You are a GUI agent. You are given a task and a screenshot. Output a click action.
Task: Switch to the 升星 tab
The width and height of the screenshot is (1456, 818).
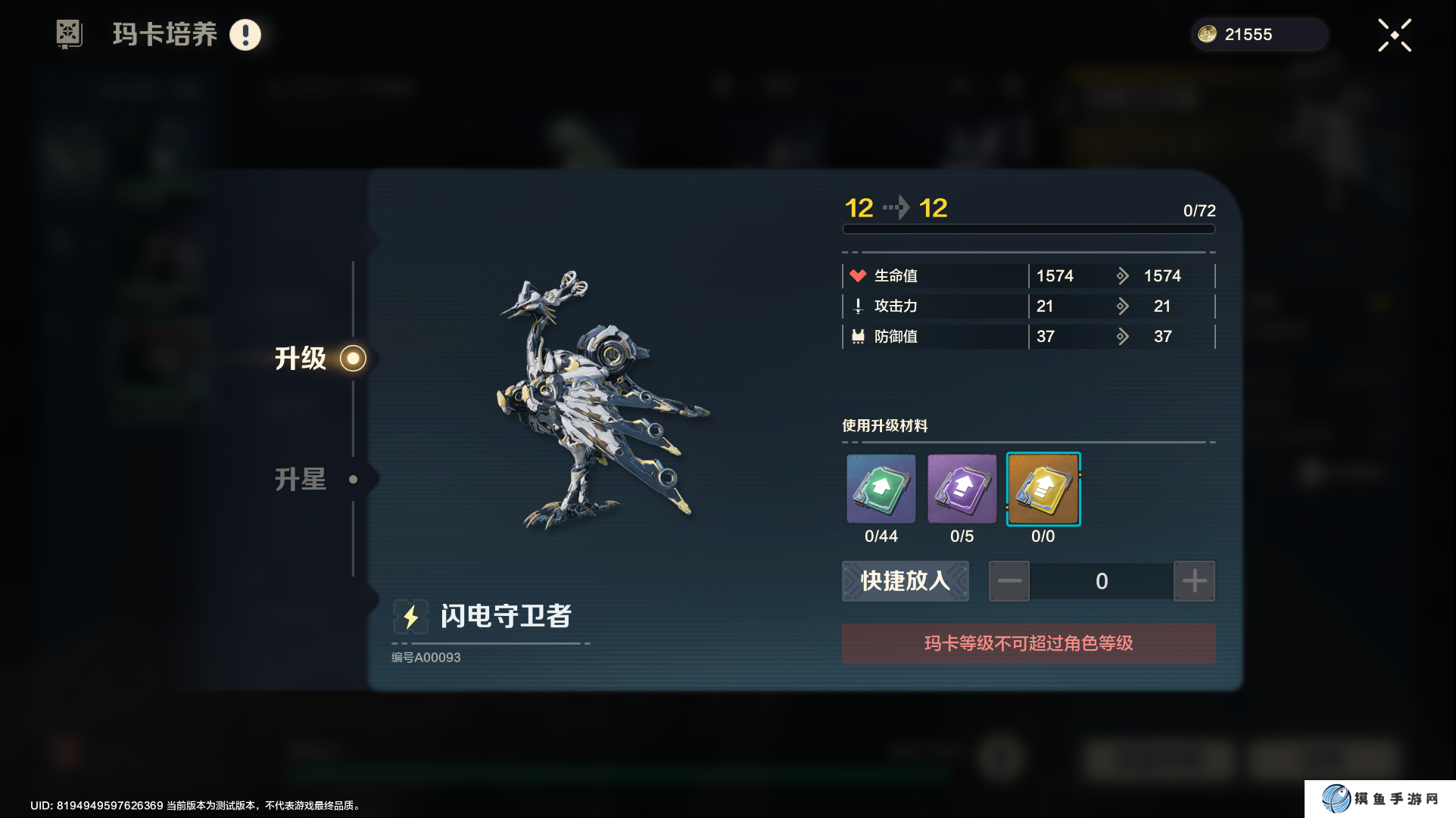[301, 479]
